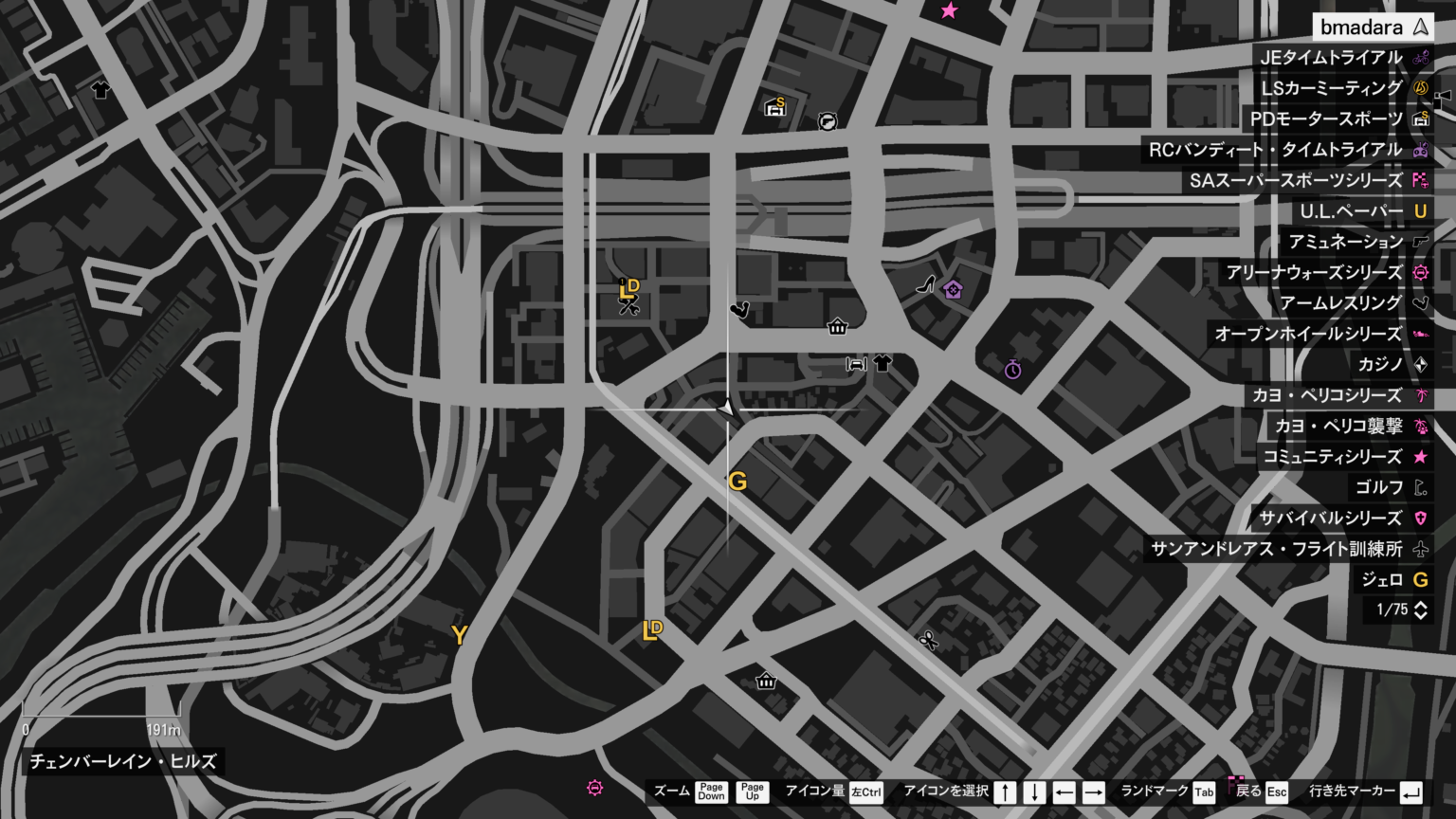Select PDモータースポーツ legend entry

tap(1325, 119)
